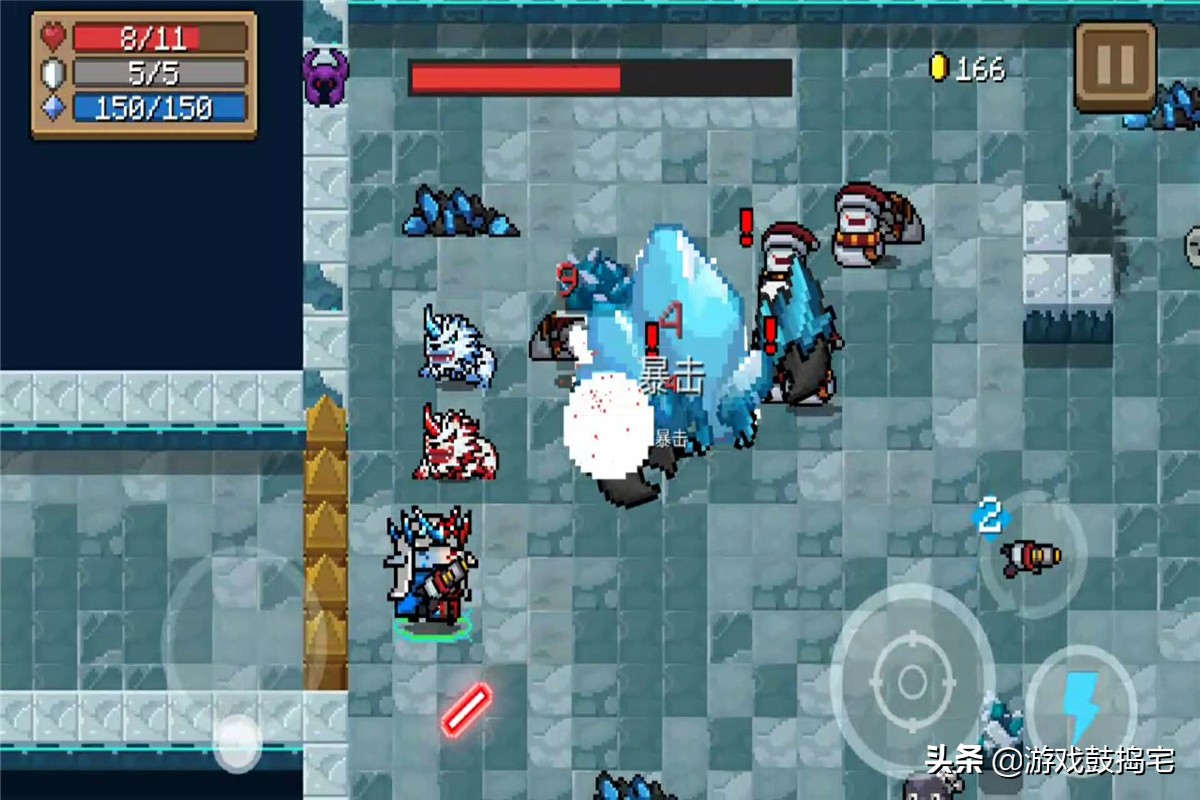Tap the virtual movement joystick knob
The height and width of the screenshot is (800, 1200).
pyautogui.click(x=238, y=743)
